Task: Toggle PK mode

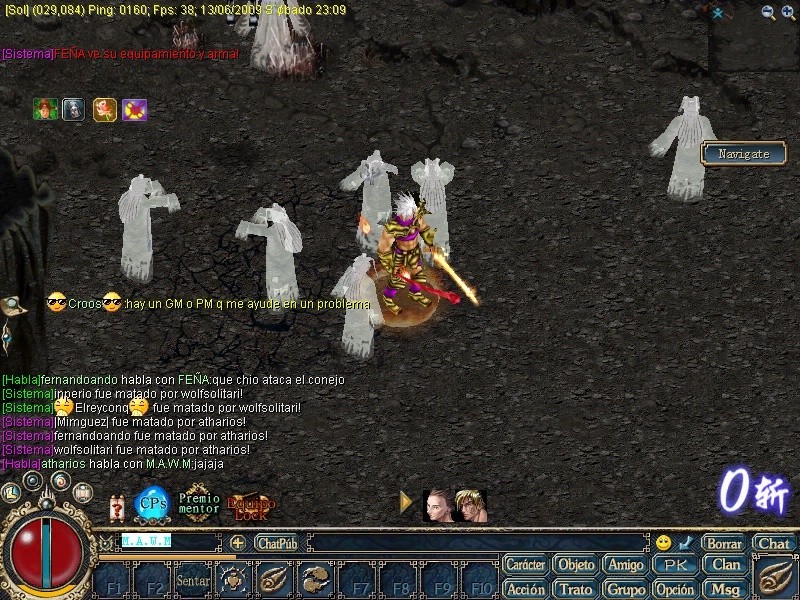Action: coord(676,565)
